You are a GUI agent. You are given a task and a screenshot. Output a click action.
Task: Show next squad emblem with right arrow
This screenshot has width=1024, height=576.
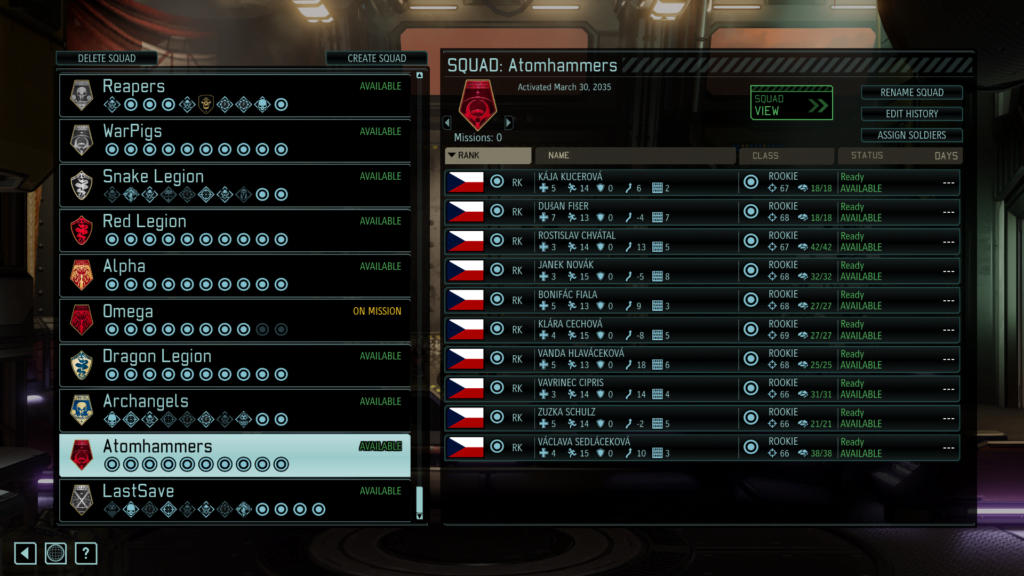point(508,123)
